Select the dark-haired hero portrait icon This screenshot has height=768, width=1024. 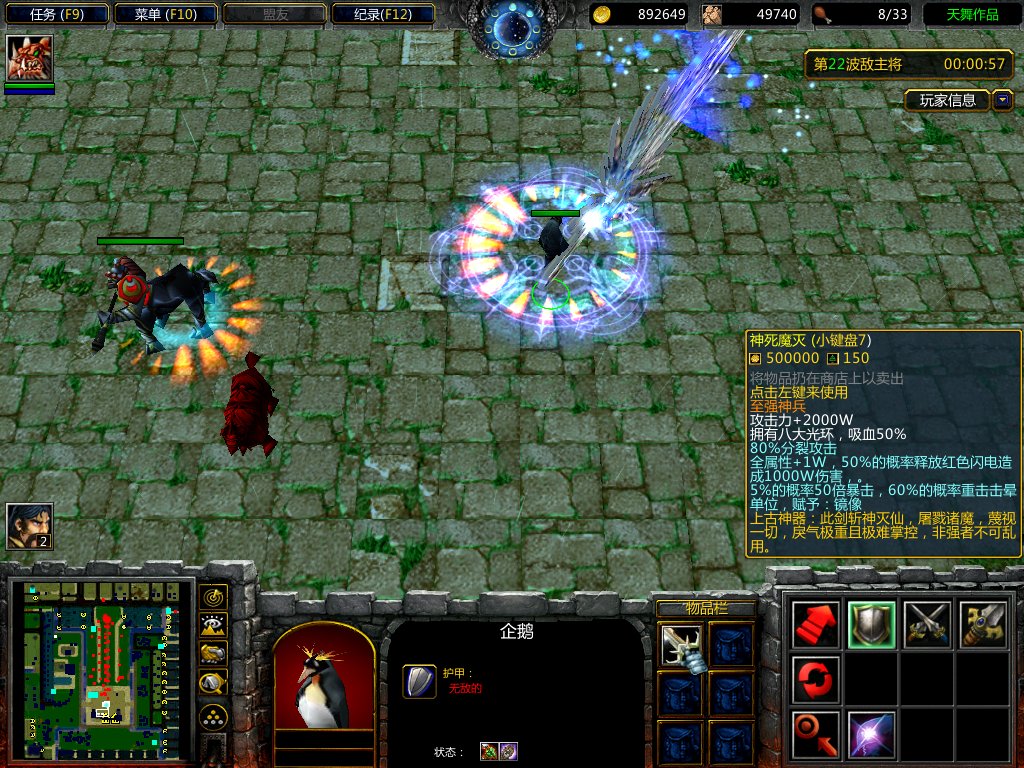pyautogui.click(x=29, y=526)
